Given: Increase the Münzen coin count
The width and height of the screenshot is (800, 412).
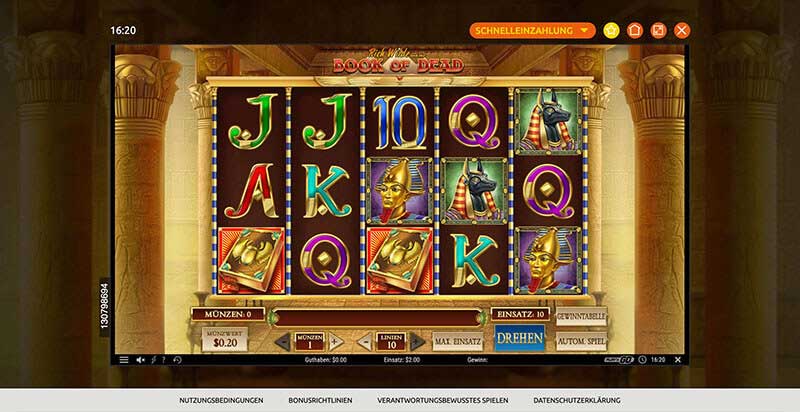Looking at the screenshot, I should [x=335, y=342].
